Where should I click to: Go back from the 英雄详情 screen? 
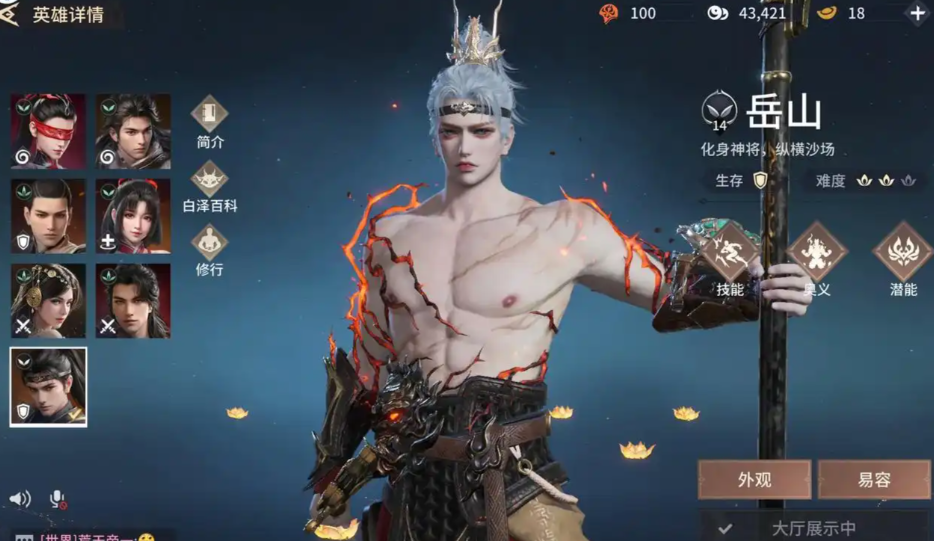click(14, 13)
